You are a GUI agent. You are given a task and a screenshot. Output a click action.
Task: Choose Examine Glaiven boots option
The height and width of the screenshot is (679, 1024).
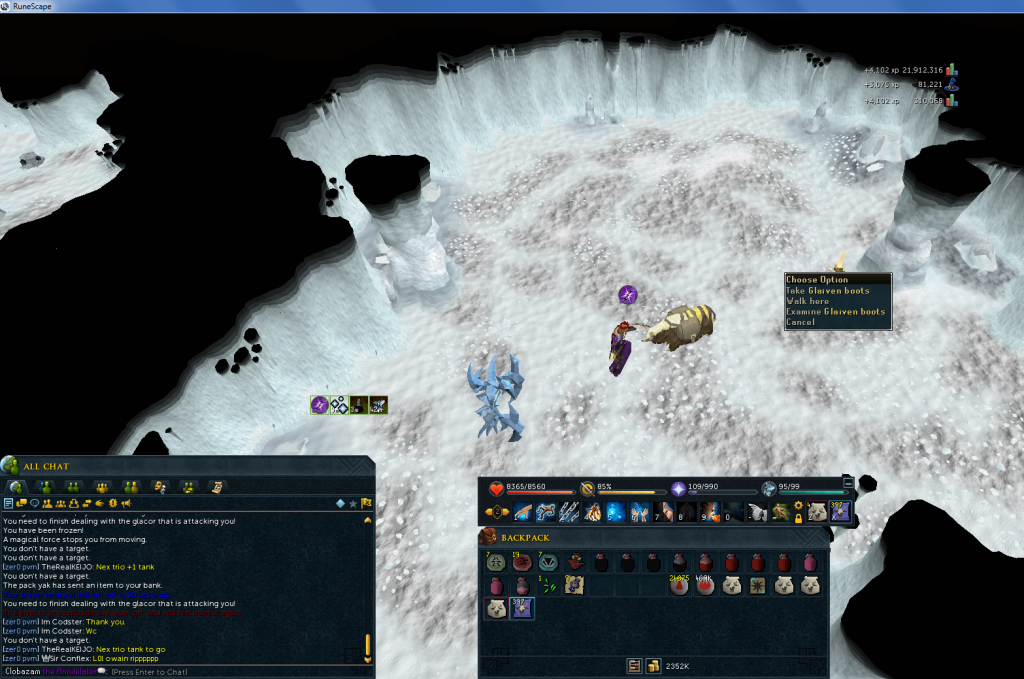836,312
